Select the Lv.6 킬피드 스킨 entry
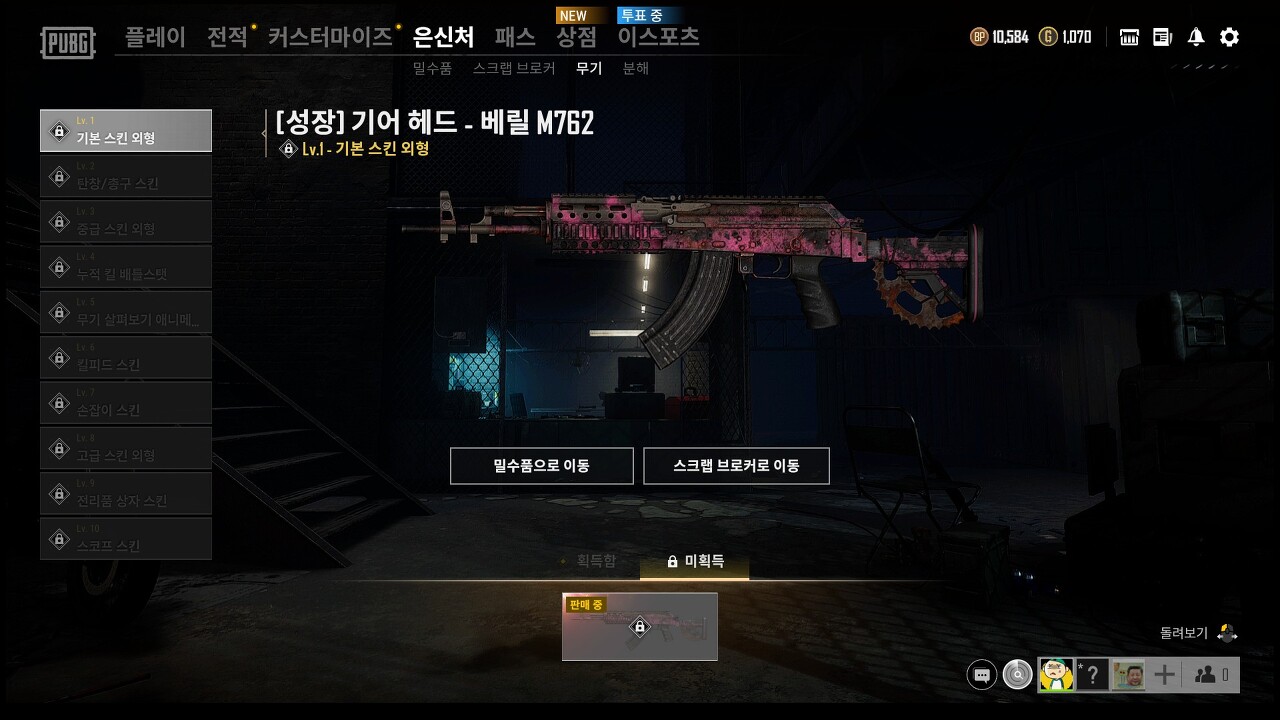 (126, 357)
